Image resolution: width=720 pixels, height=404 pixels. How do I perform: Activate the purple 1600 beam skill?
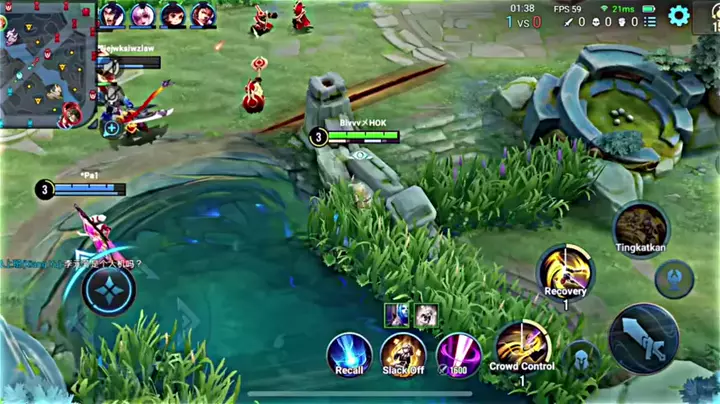coord(459,355)
